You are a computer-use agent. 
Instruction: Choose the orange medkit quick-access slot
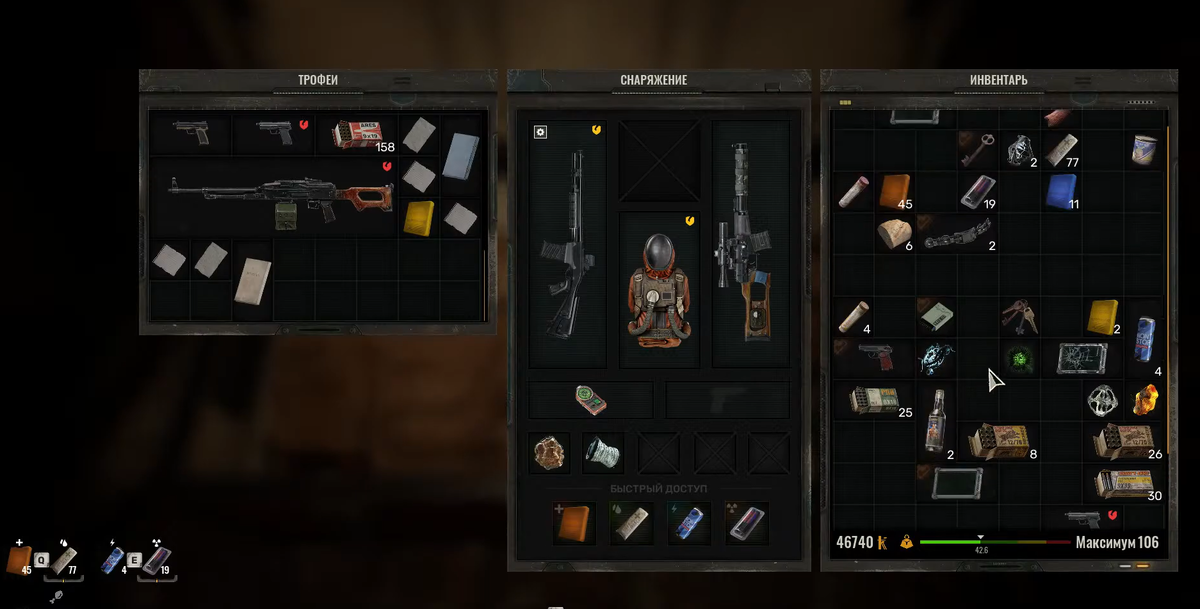[x=575, y=523]
